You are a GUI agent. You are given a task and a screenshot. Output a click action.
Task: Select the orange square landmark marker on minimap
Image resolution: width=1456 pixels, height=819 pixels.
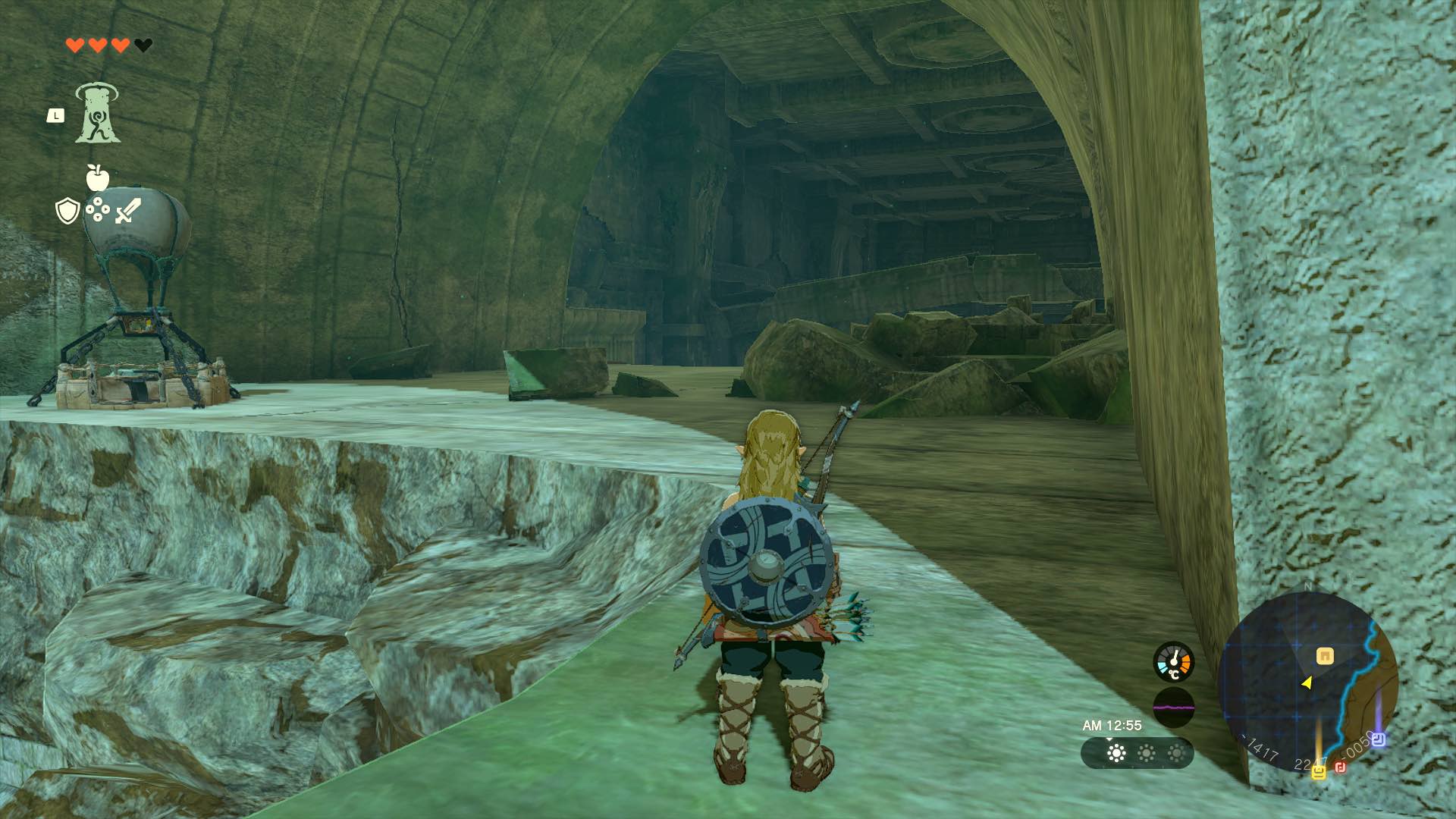tap(1325, 656)
